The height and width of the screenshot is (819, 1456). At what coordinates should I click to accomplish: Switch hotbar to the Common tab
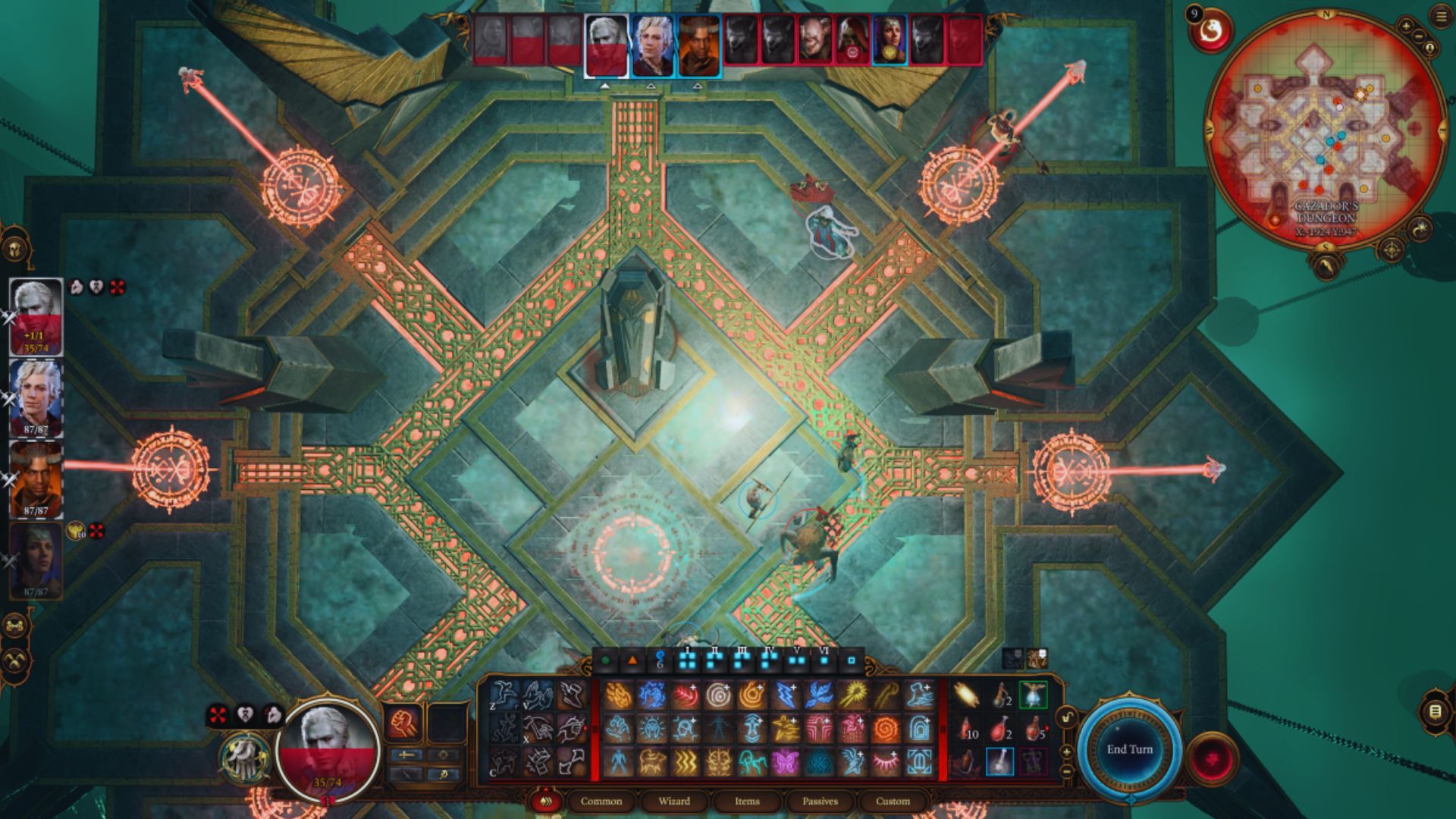(x=601, y=801)
